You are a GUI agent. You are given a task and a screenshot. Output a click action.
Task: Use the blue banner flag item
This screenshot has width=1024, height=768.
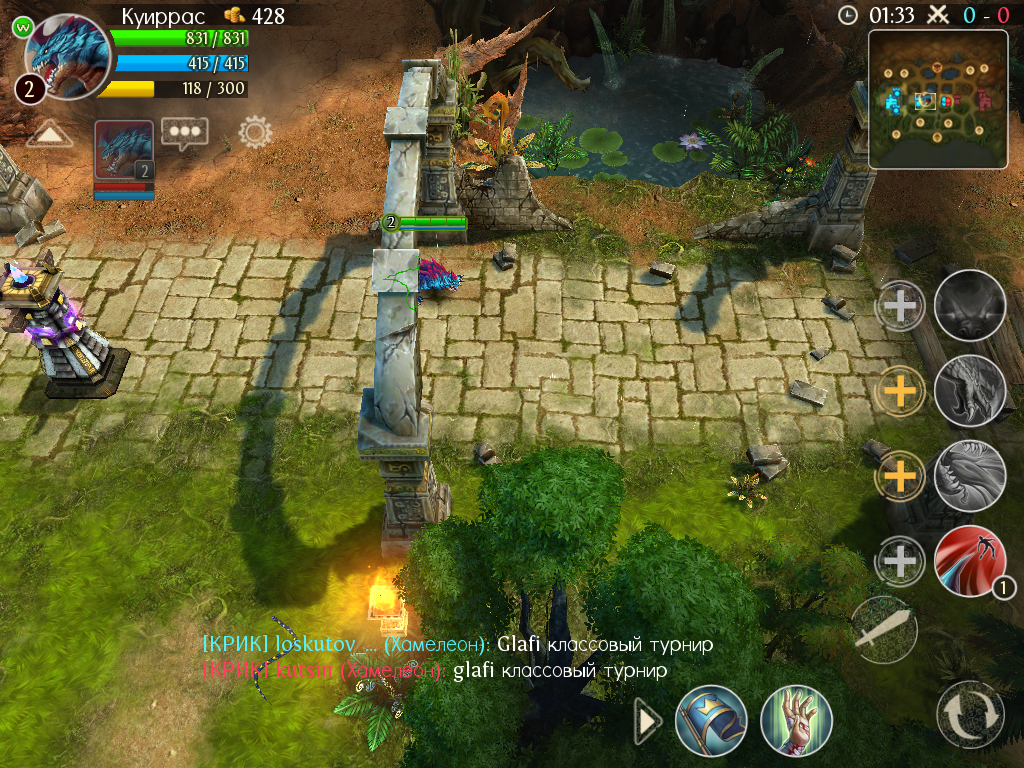coord(710,720)
